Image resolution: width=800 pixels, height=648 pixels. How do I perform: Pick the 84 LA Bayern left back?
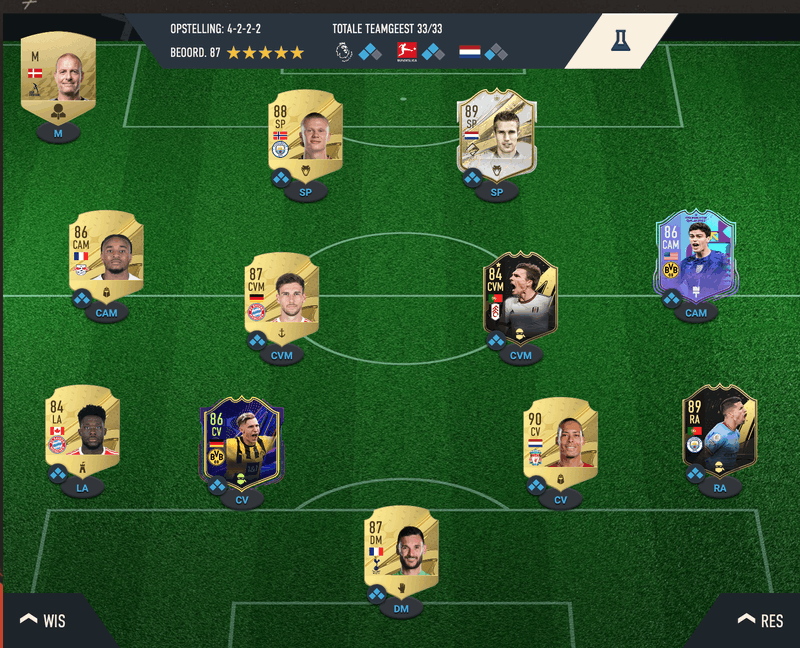[82, 428]
